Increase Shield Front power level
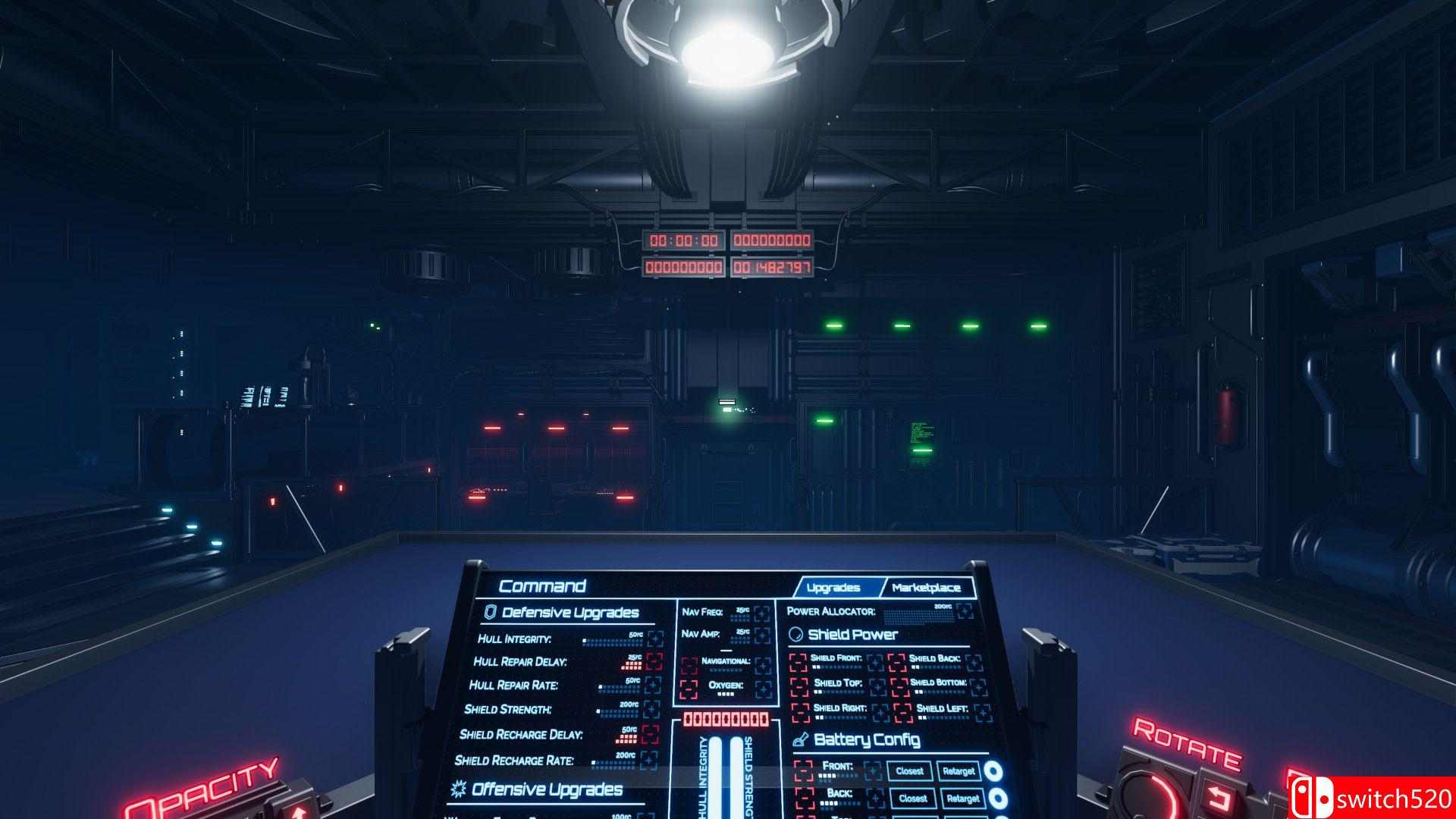Screen dimensions: 1456x819 875,663
